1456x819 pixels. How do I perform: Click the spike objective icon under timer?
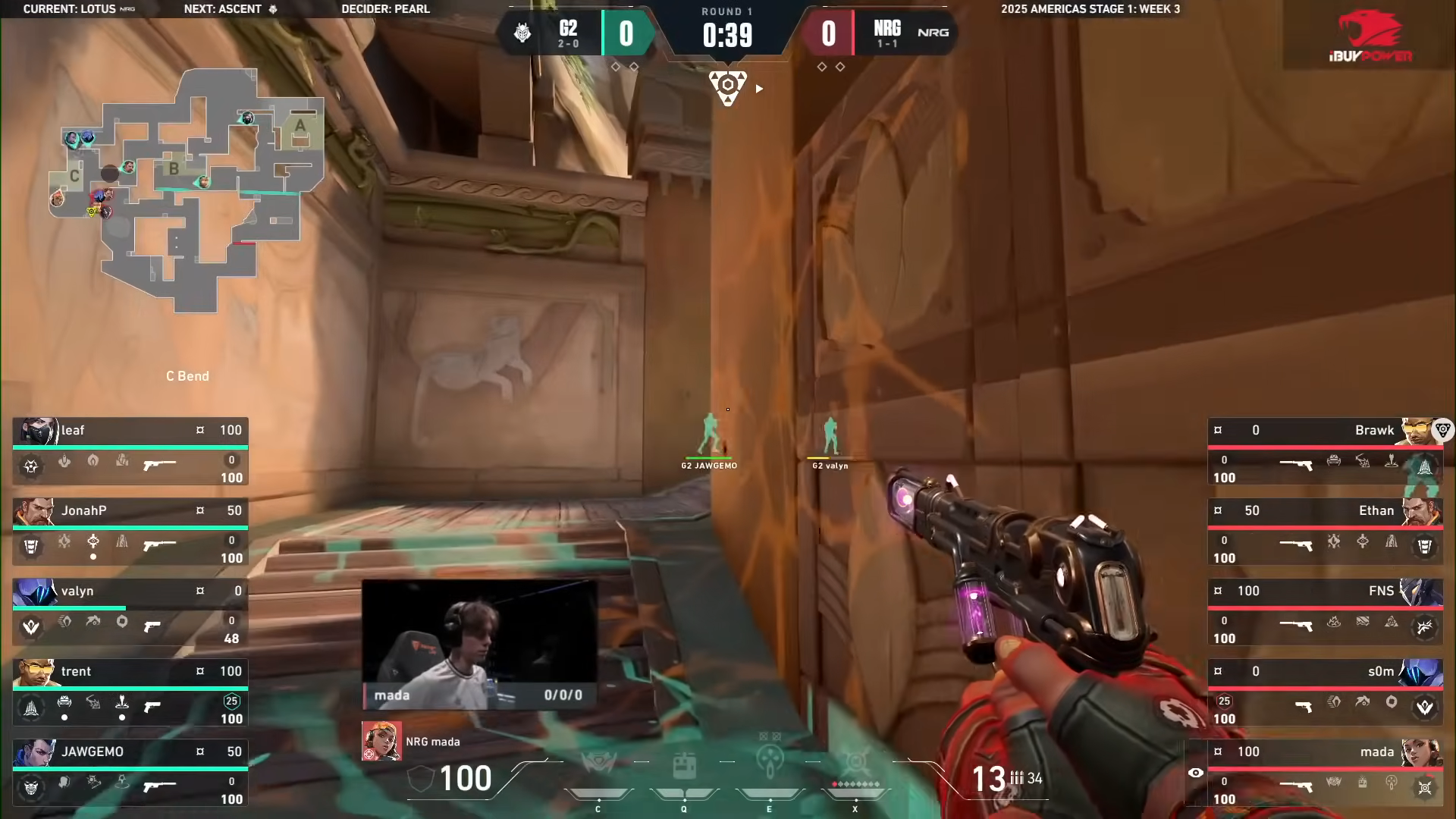(727, 86)
